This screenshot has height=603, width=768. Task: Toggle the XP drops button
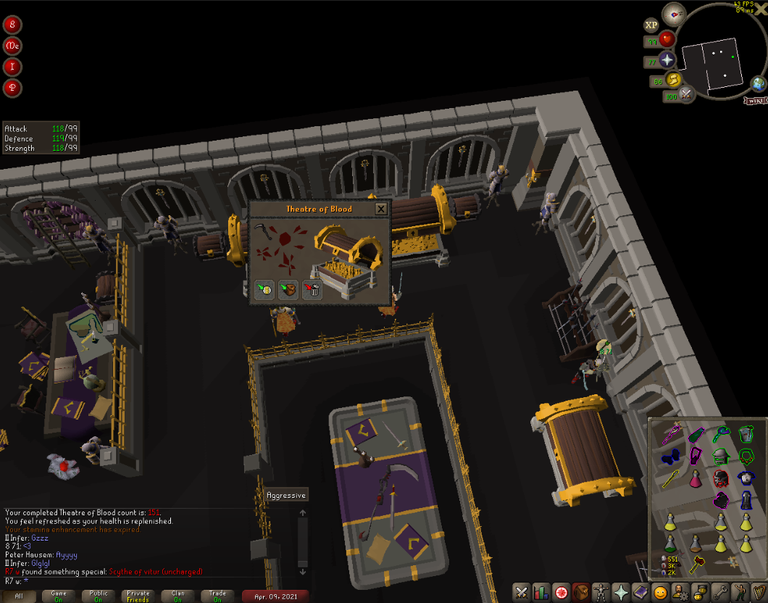coord(652,24)
